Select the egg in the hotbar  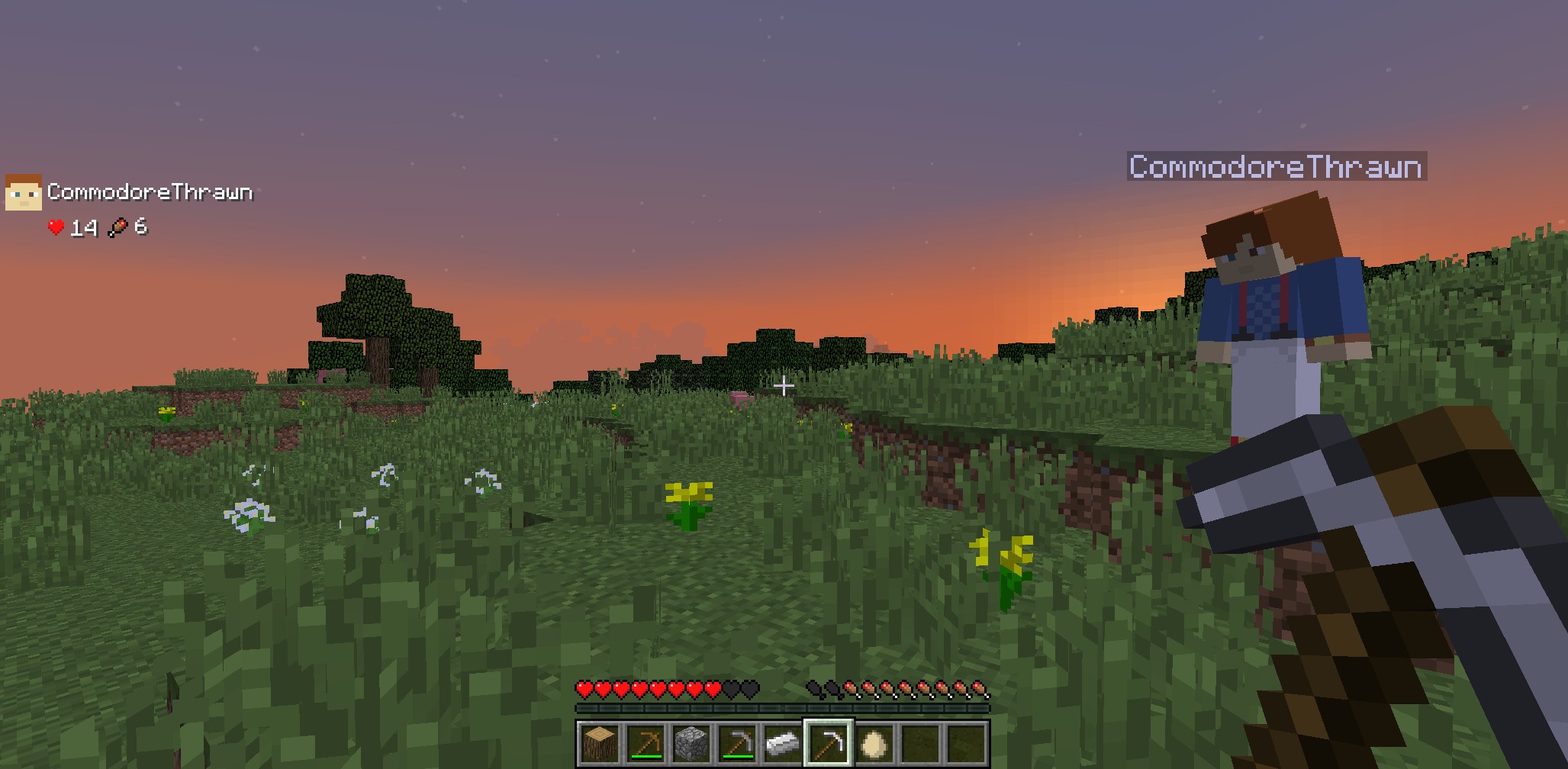coord(874,742)
